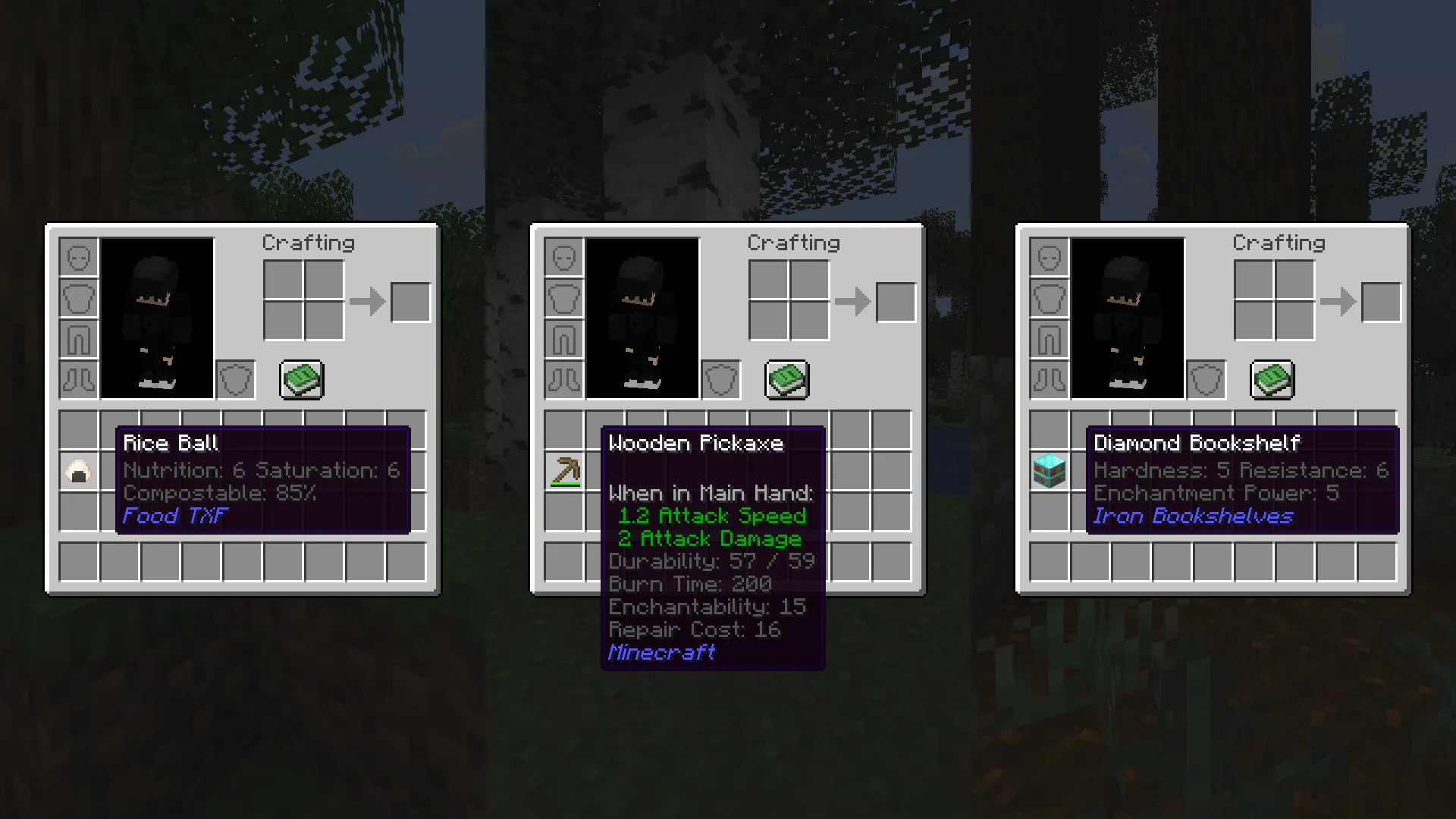The width and height of the screenshot is (1456, 819).
Task: Select the chestplate armor slot
Action: pyautogui.click(x=79, y=299)
